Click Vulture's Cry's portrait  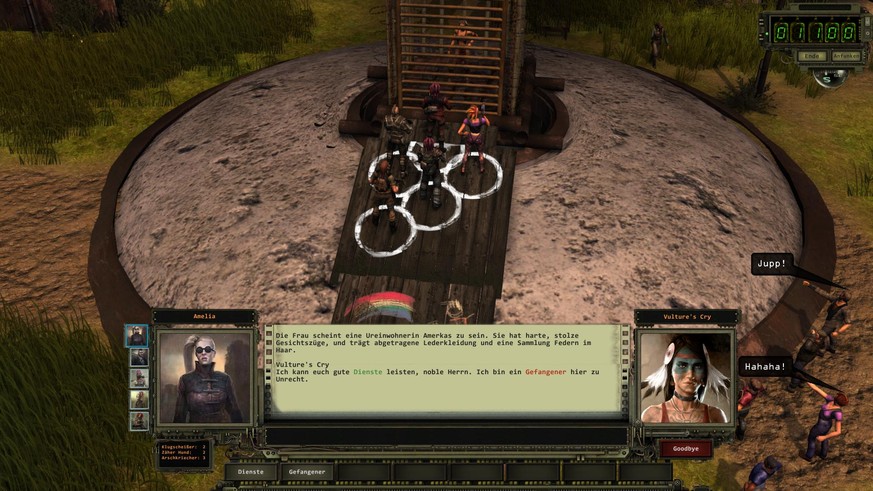[x=685, y=377]
